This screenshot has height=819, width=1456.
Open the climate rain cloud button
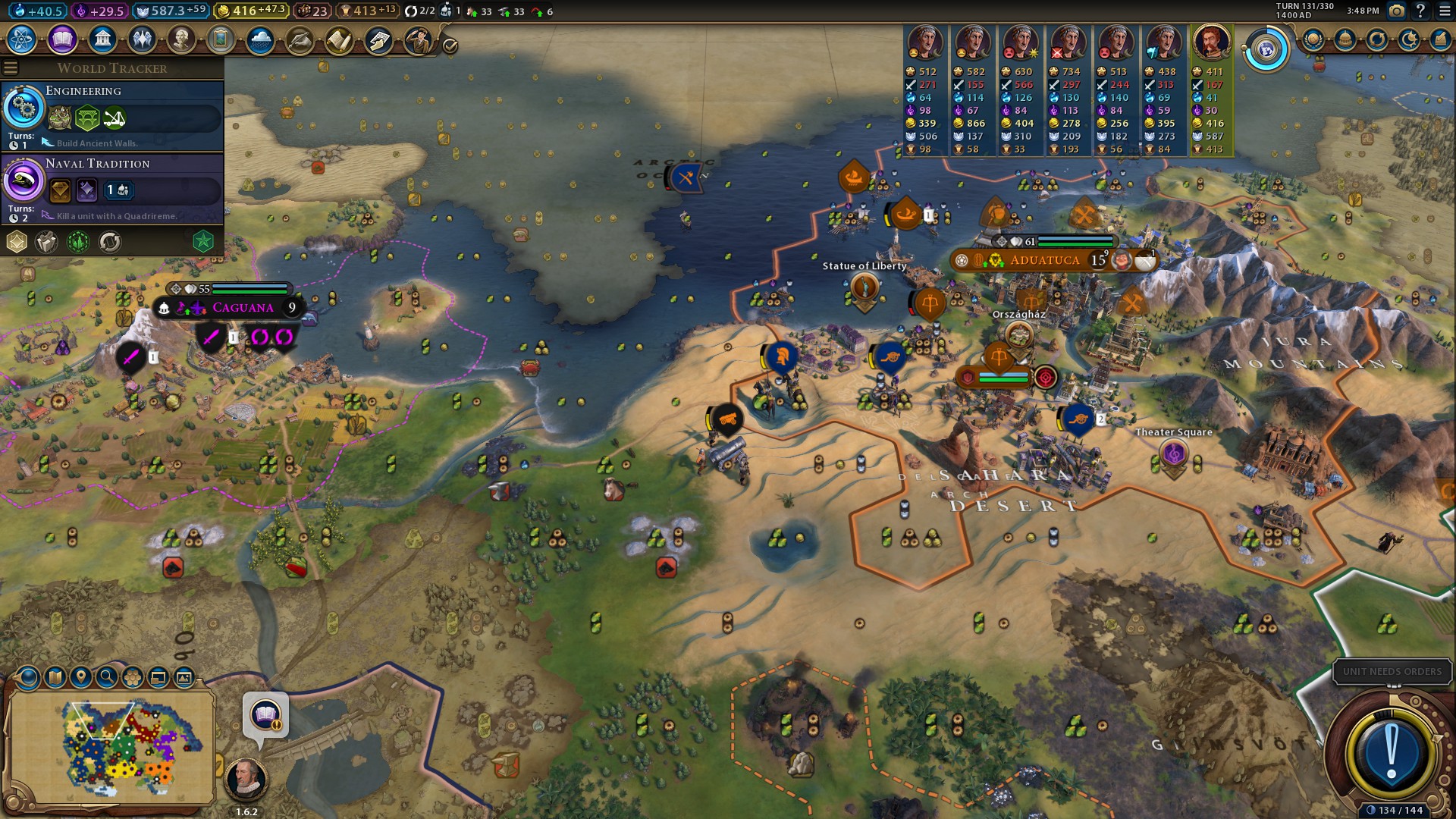(x=260, y=39)
